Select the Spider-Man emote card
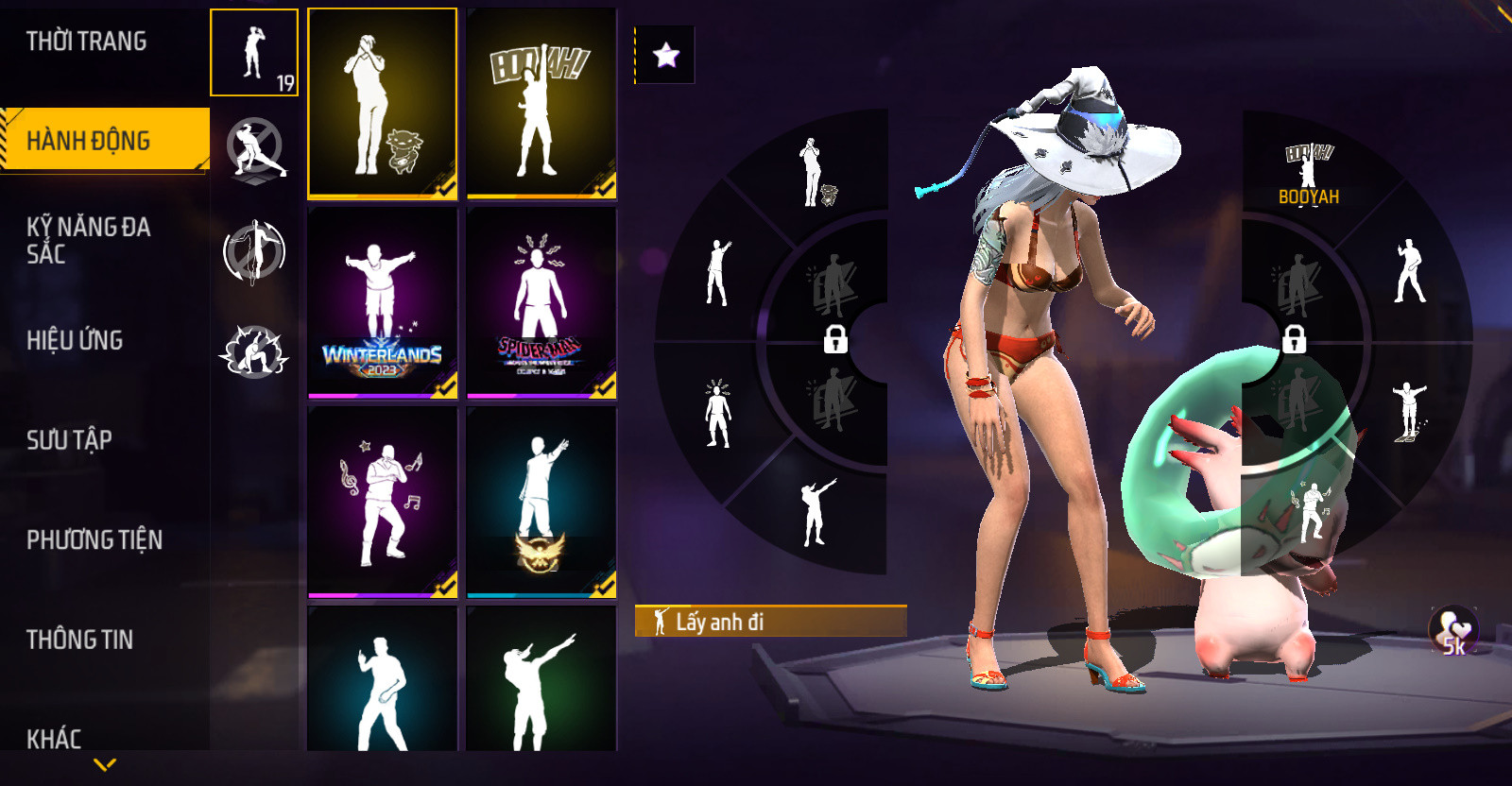The width and height of the screenshot is (1512, 786). pyautogui.click(x=541, y=302)
